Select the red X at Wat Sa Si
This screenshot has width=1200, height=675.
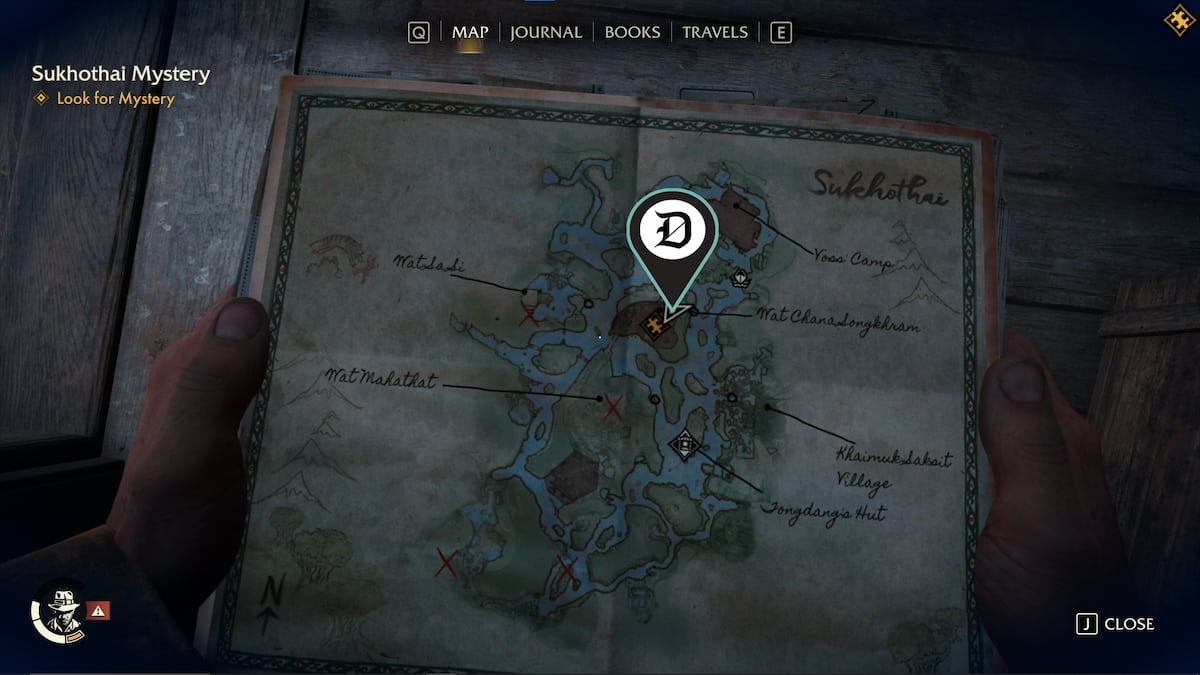[530, 316]
